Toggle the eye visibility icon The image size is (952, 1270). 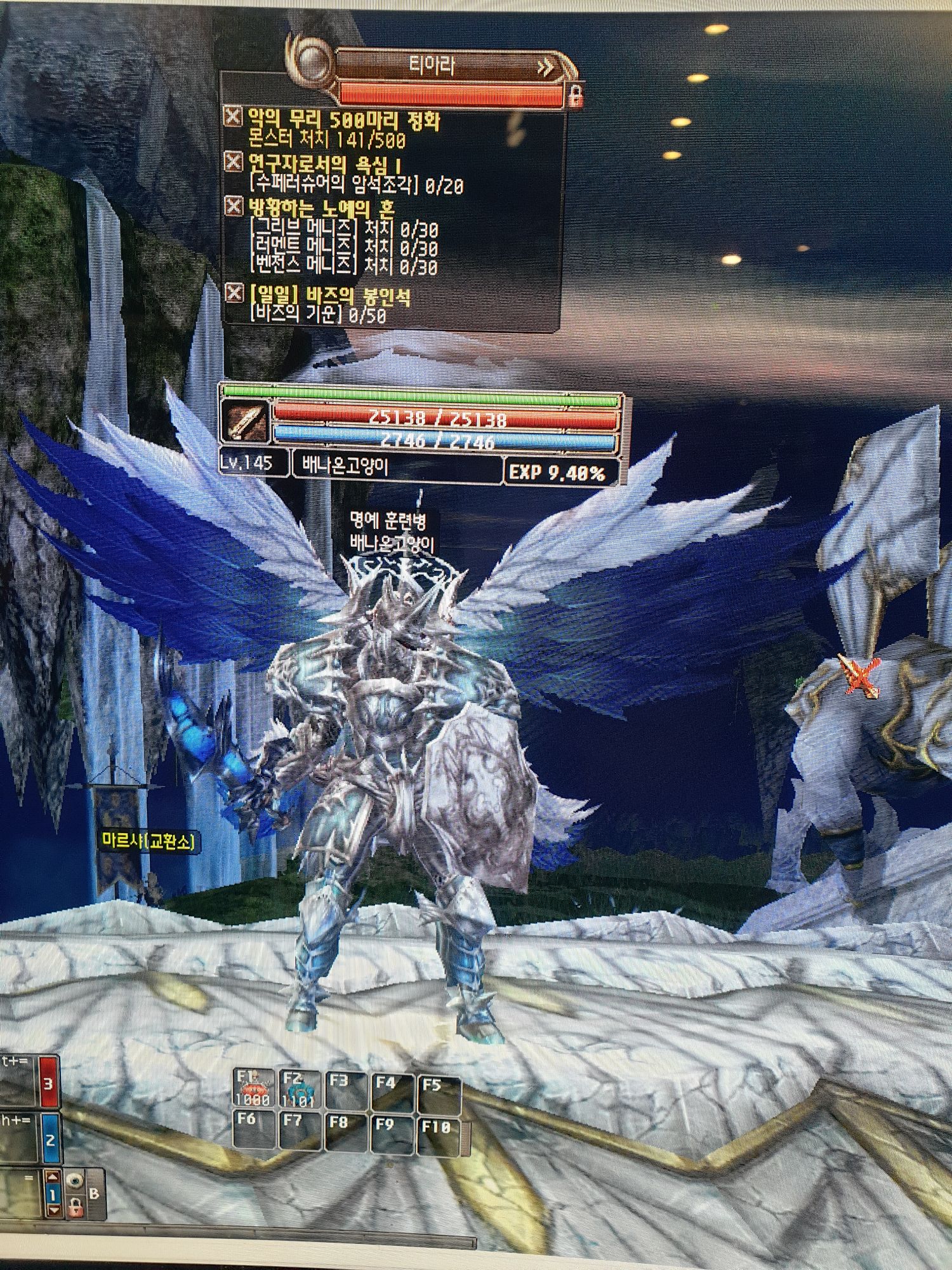[x=75, y=1182]
